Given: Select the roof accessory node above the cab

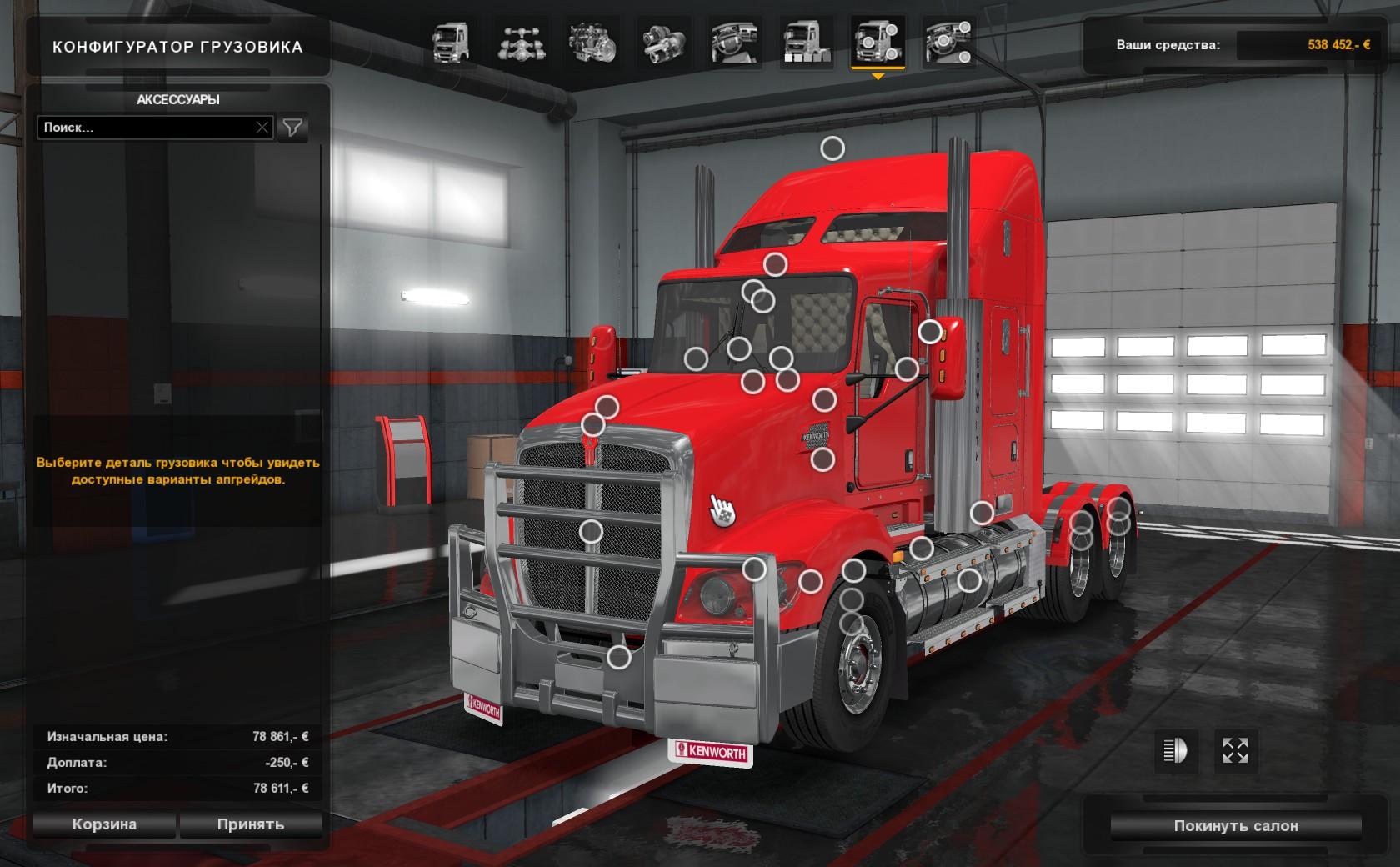Looking at the screenshot, I should (832, 148).
